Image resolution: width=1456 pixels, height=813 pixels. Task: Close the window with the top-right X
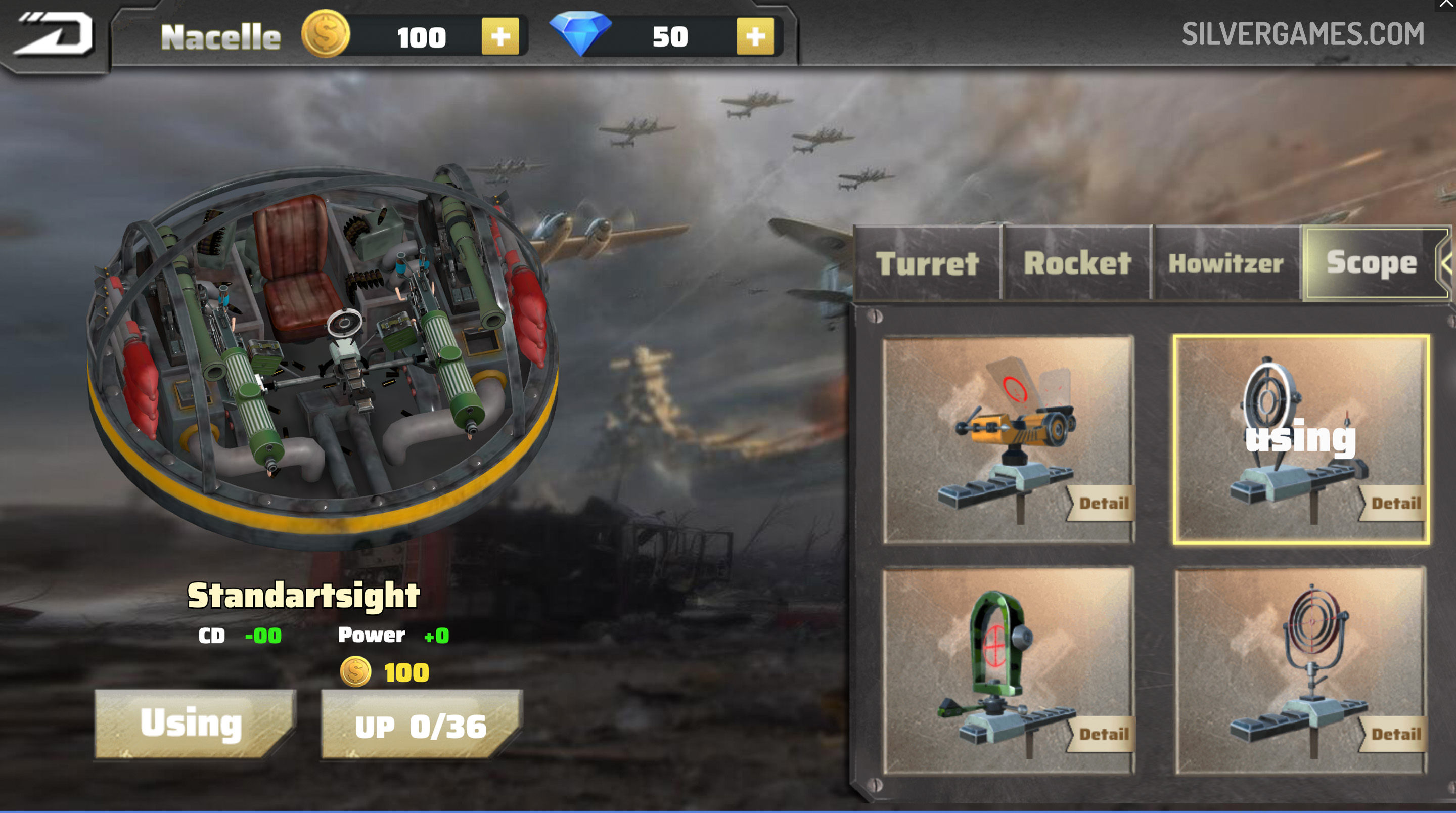point(1447,5)
